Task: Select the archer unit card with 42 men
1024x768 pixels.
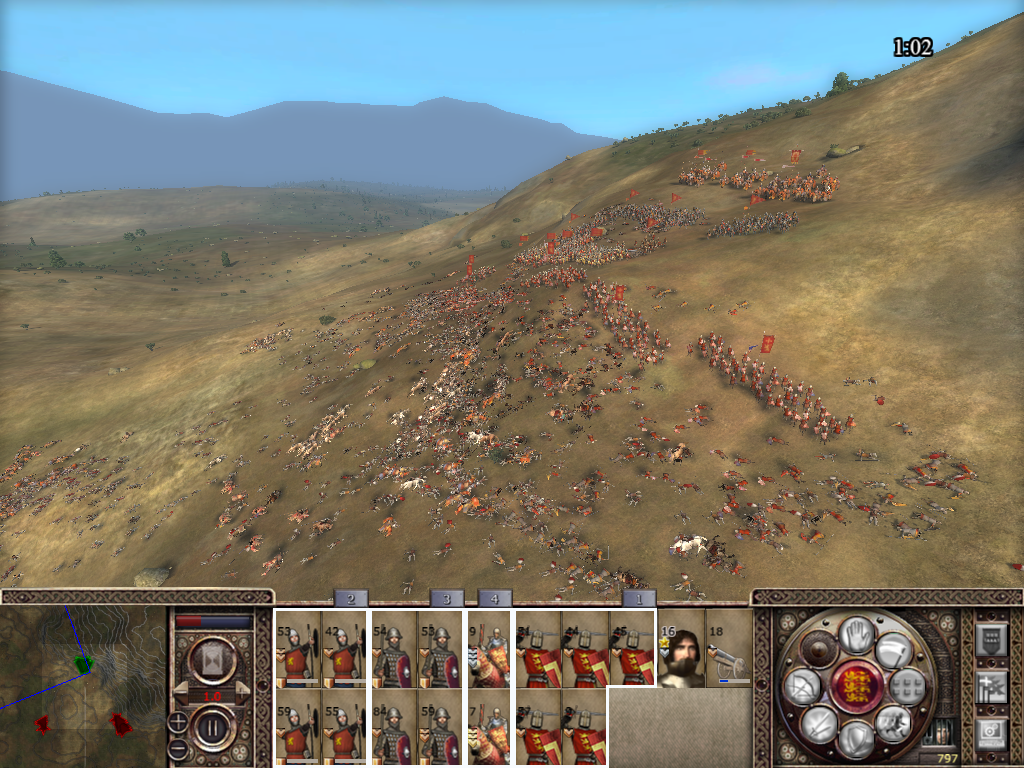Action: (x=343, y=650)
